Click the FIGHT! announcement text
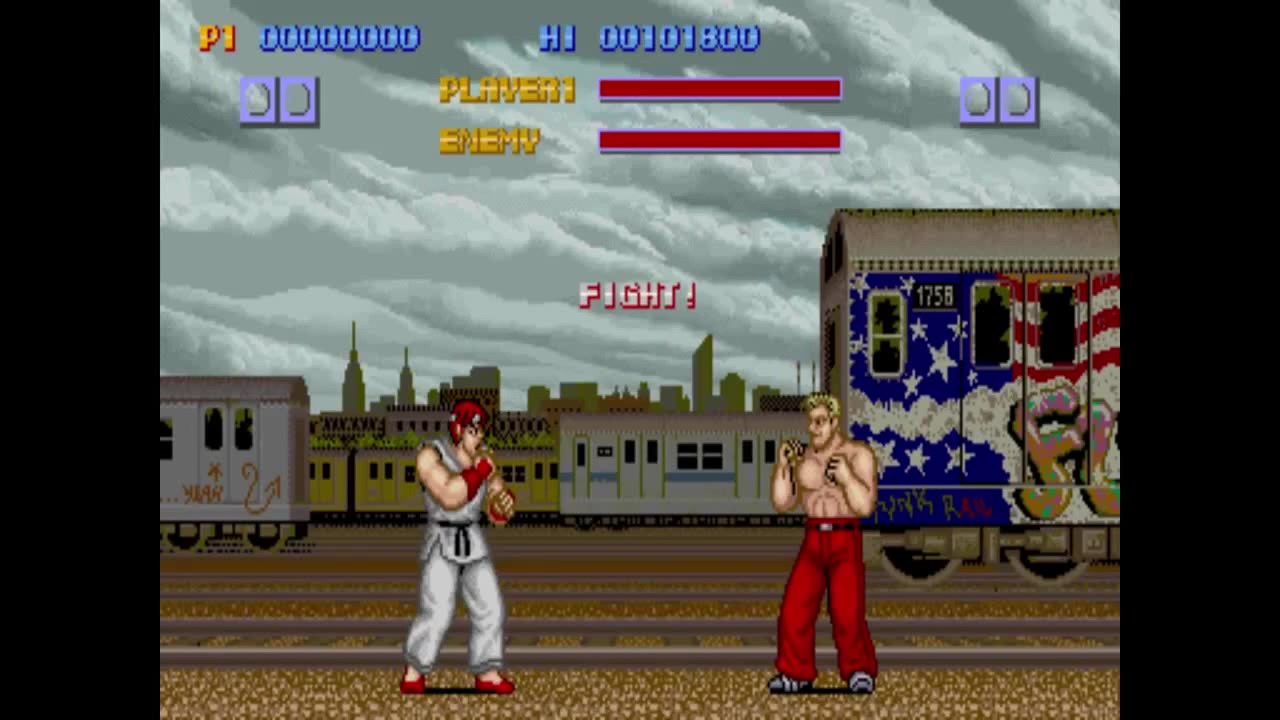 coord(637,296)
